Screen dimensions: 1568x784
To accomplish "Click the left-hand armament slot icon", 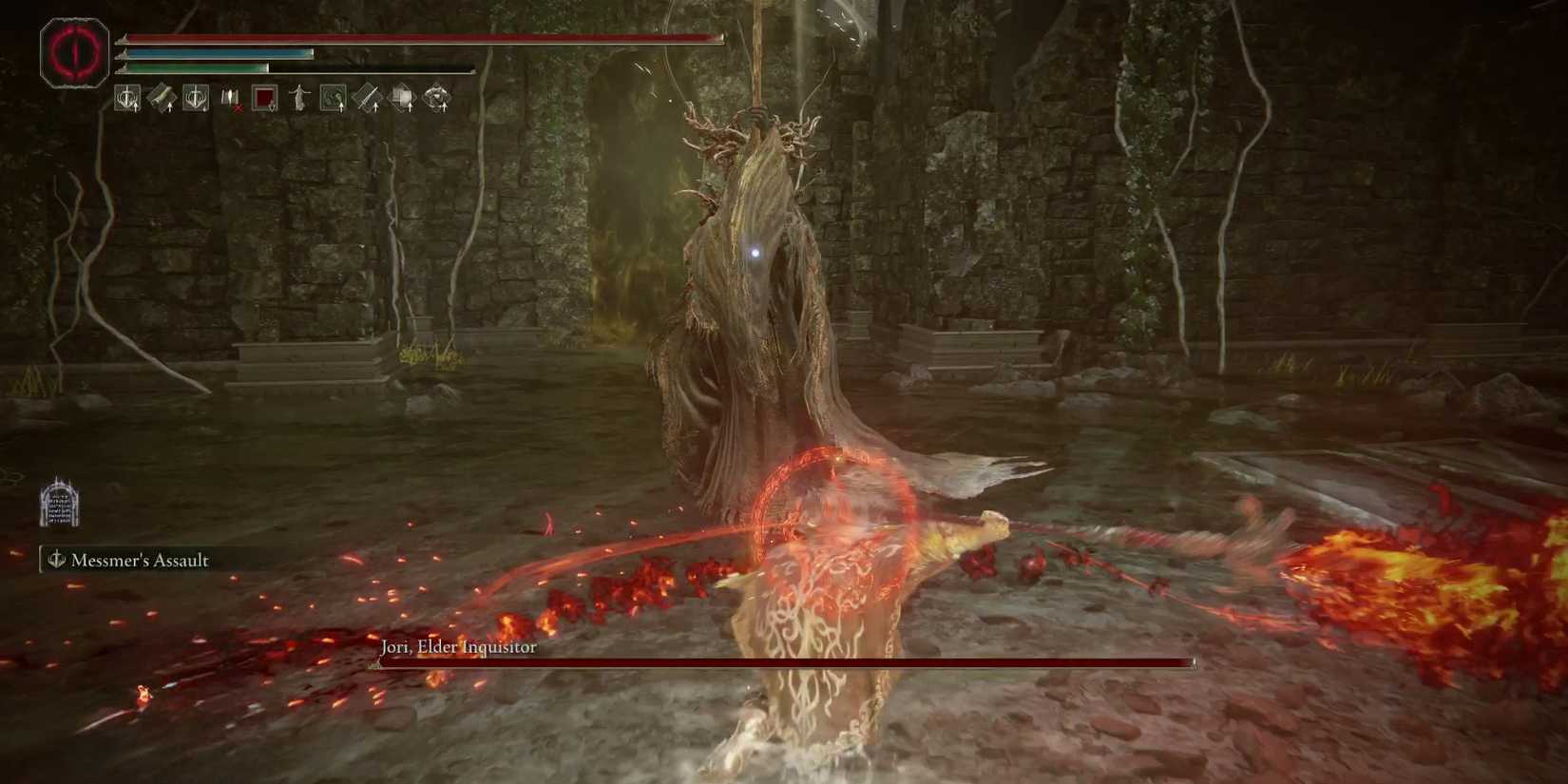I will point(128,98).
